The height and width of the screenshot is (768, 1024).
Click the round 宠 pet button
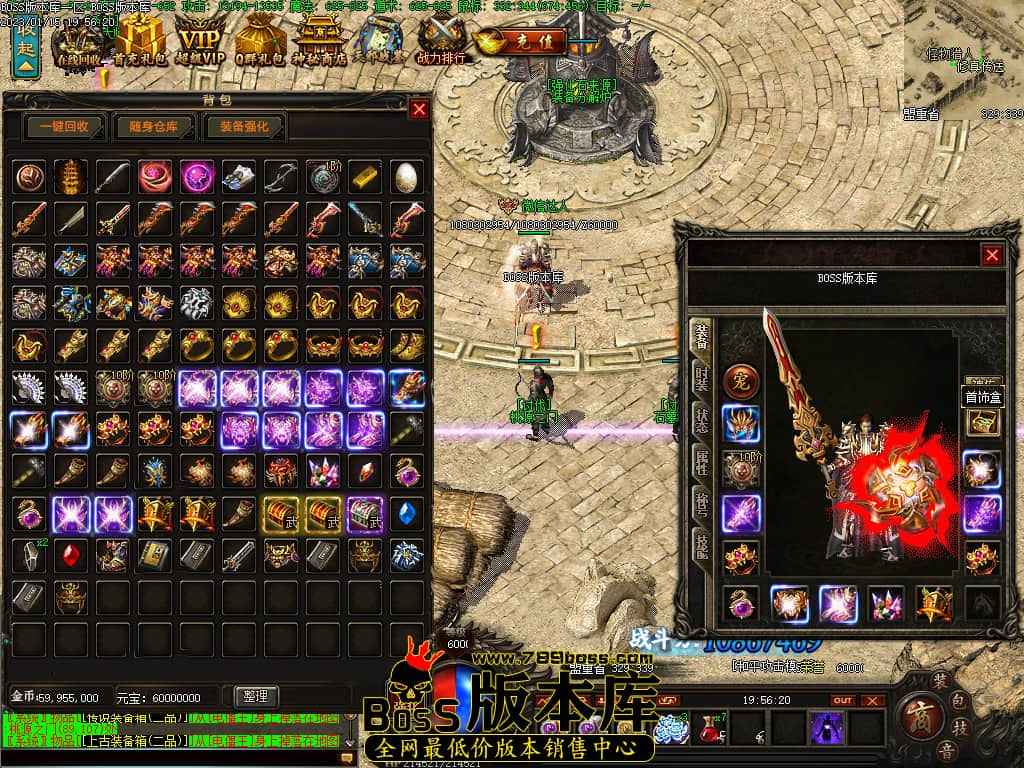click(x=741, y=381)
